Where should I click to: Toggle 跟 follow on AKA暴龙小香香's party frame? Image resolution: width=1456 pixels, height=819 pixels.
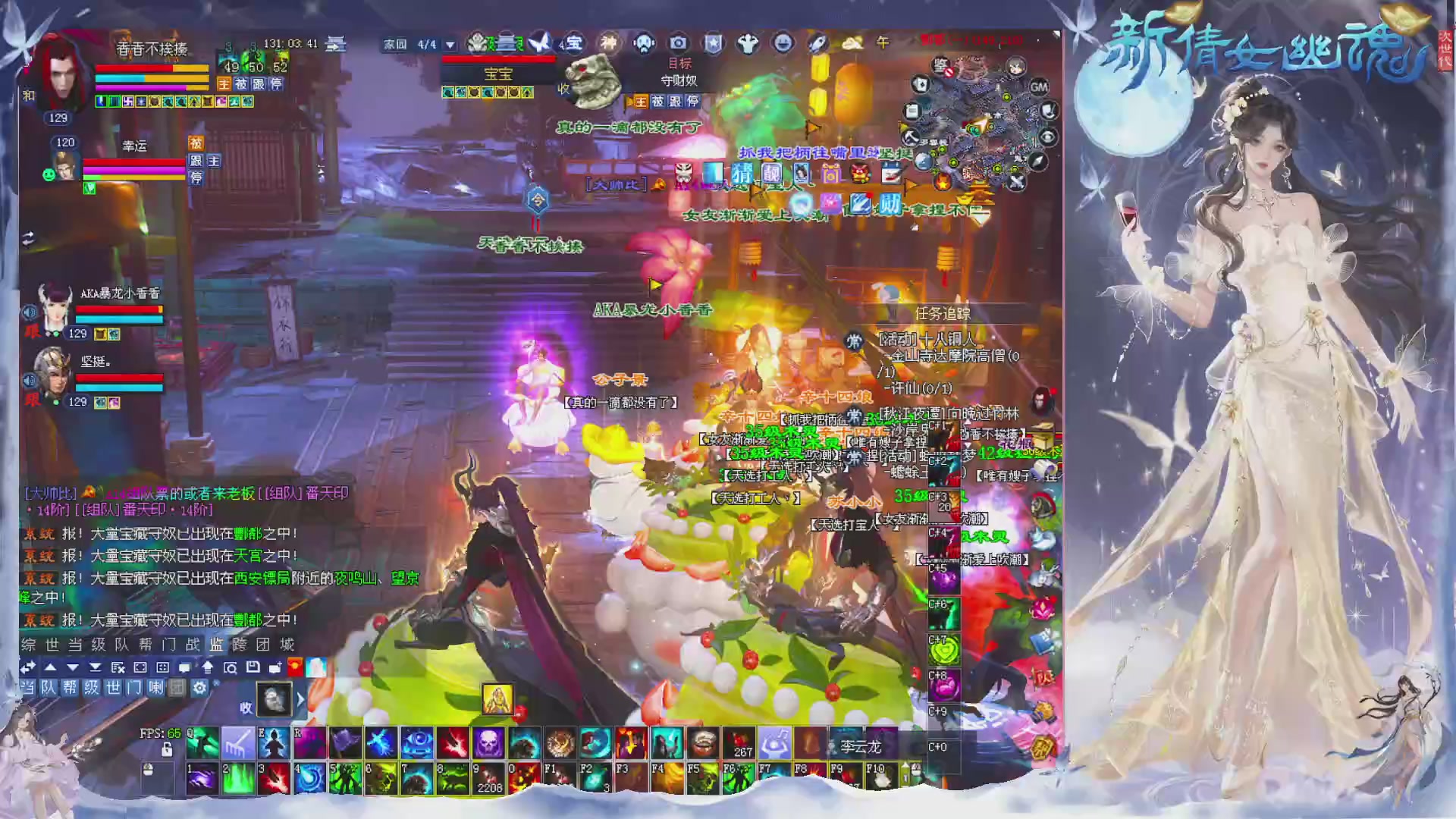click(x=33, y=331)
